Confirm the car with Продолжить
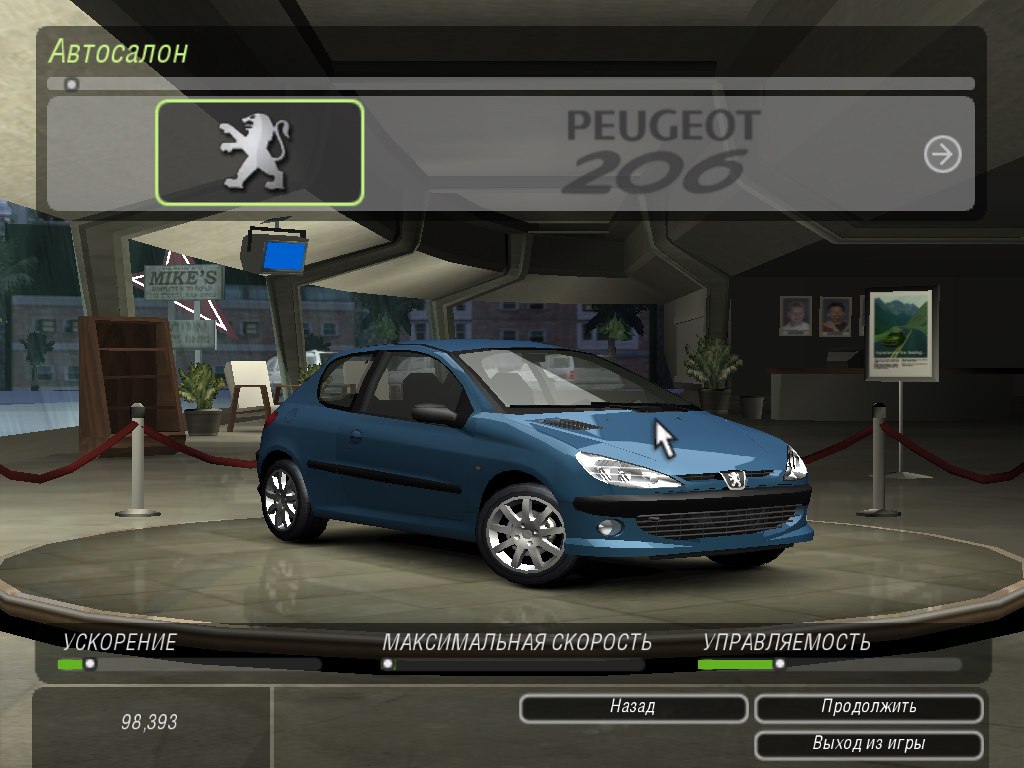The image size is (1024, 768). pyautogui.click(x=868, y=708)
